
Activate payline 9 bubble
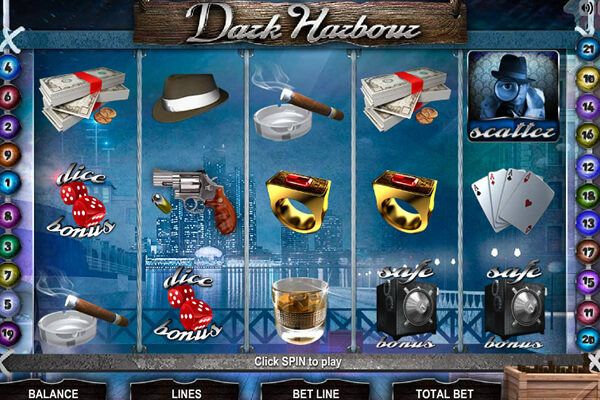[x=11, y=155]
